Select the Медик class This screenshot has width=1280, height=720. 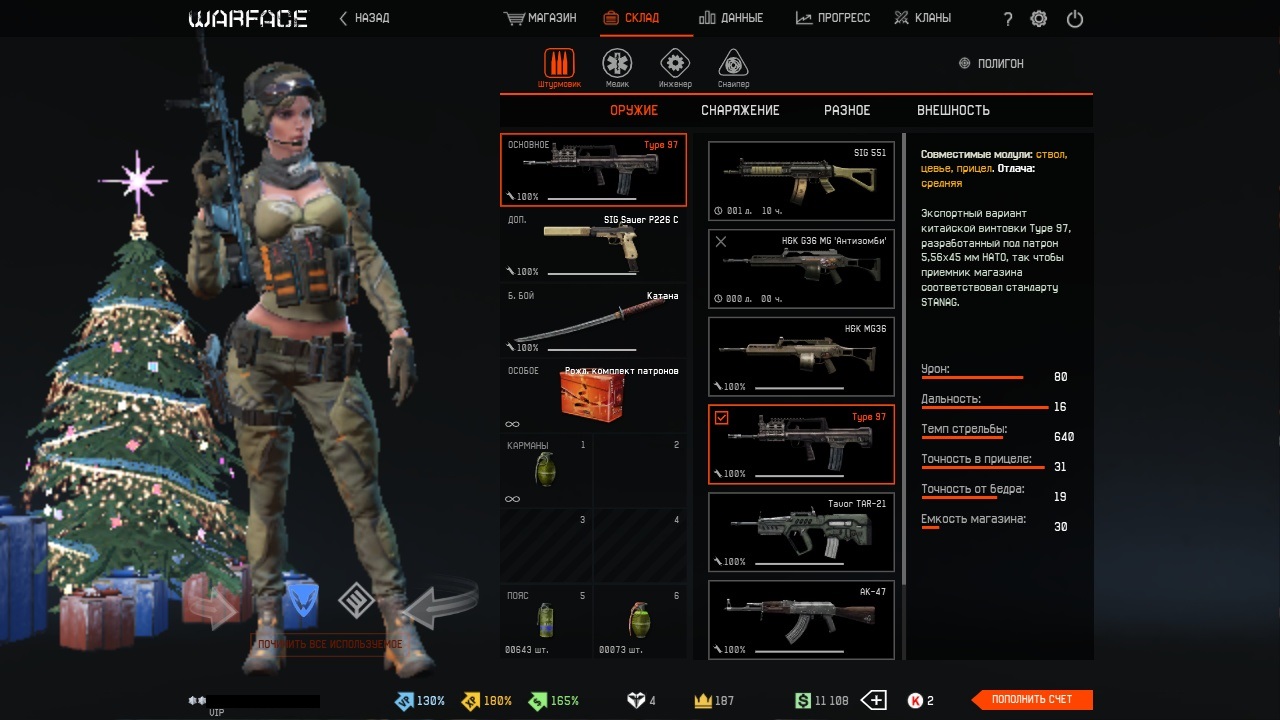[x=617, y=66]
